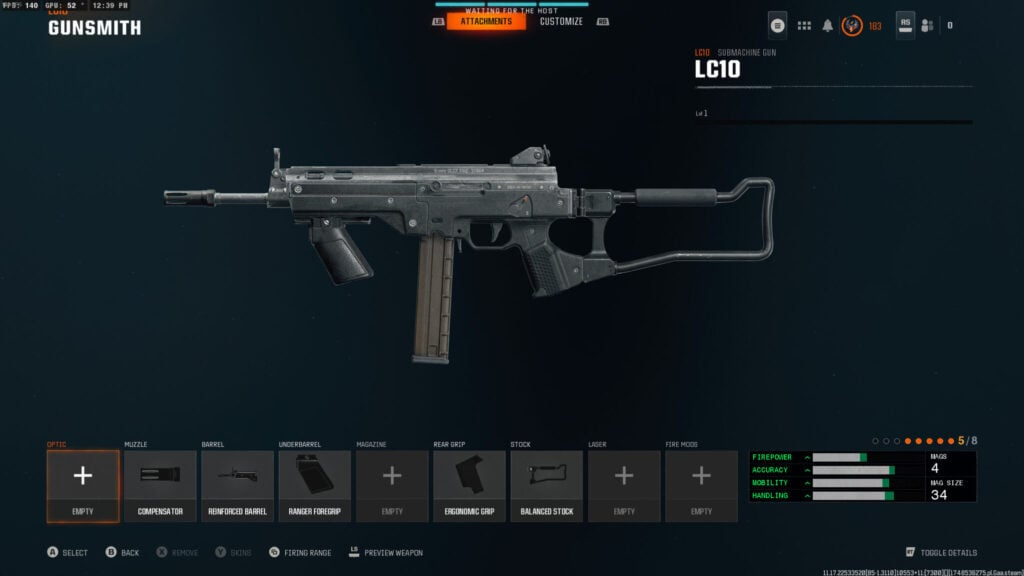This screenshot has width=1024, height=576.
Task: Change the Ergonomic Grip rear grip
Action: point(469,486)
